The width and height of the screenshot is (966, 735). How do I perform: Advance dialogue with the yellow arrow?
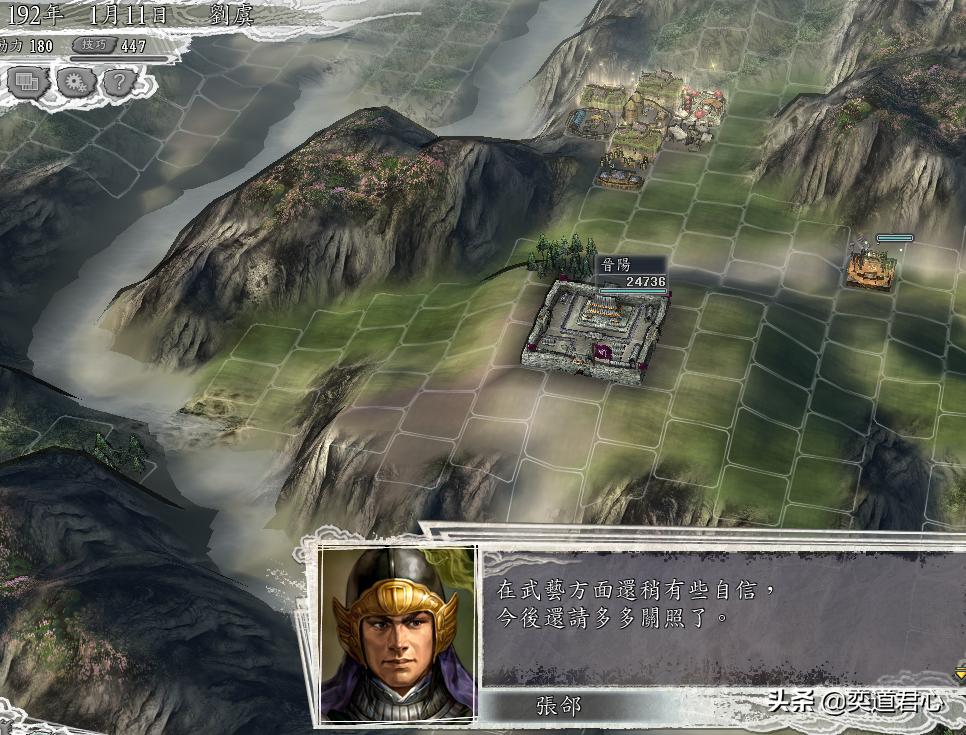[x=959, y=675]
